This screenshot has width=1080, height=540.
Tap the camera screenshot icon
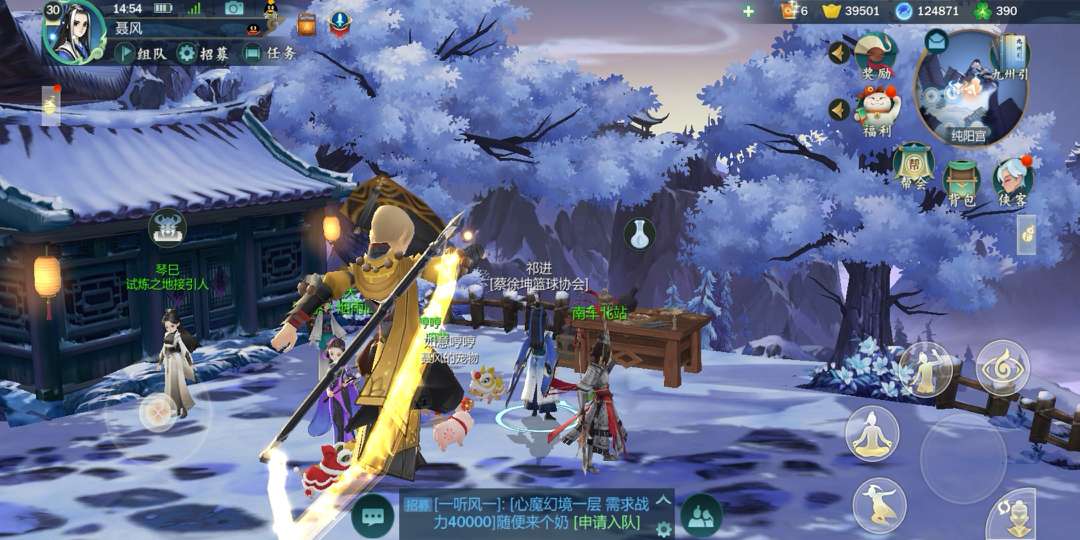click(x=234, y=9)
